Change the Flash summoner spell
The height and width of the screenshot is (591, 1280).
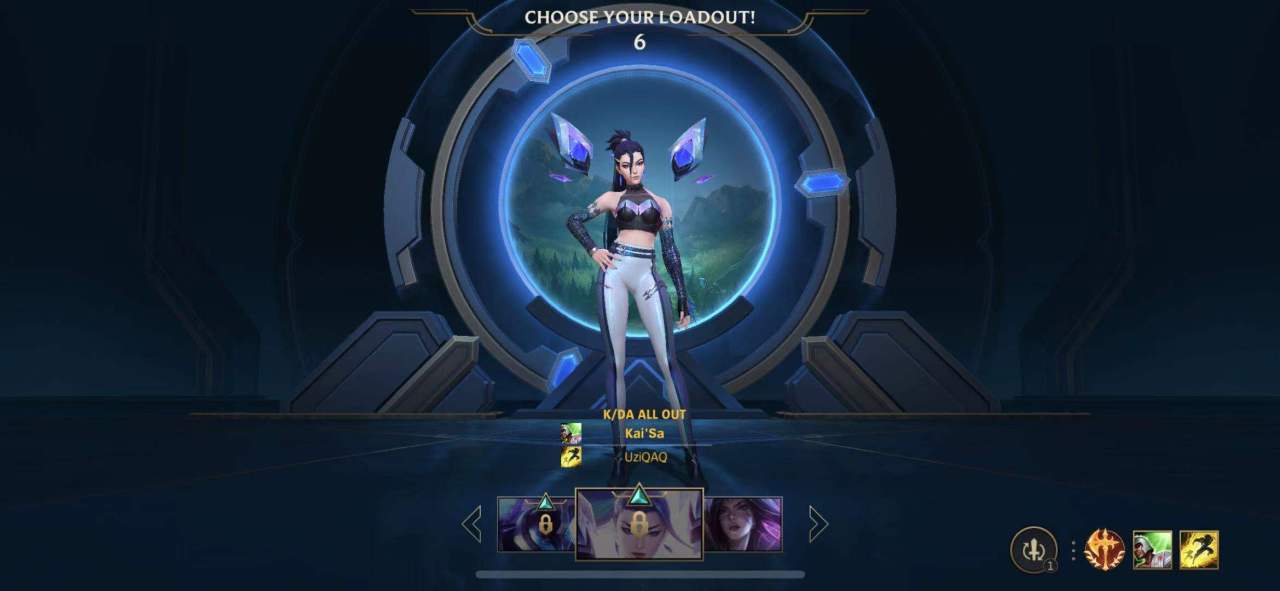coord(1199,550)
